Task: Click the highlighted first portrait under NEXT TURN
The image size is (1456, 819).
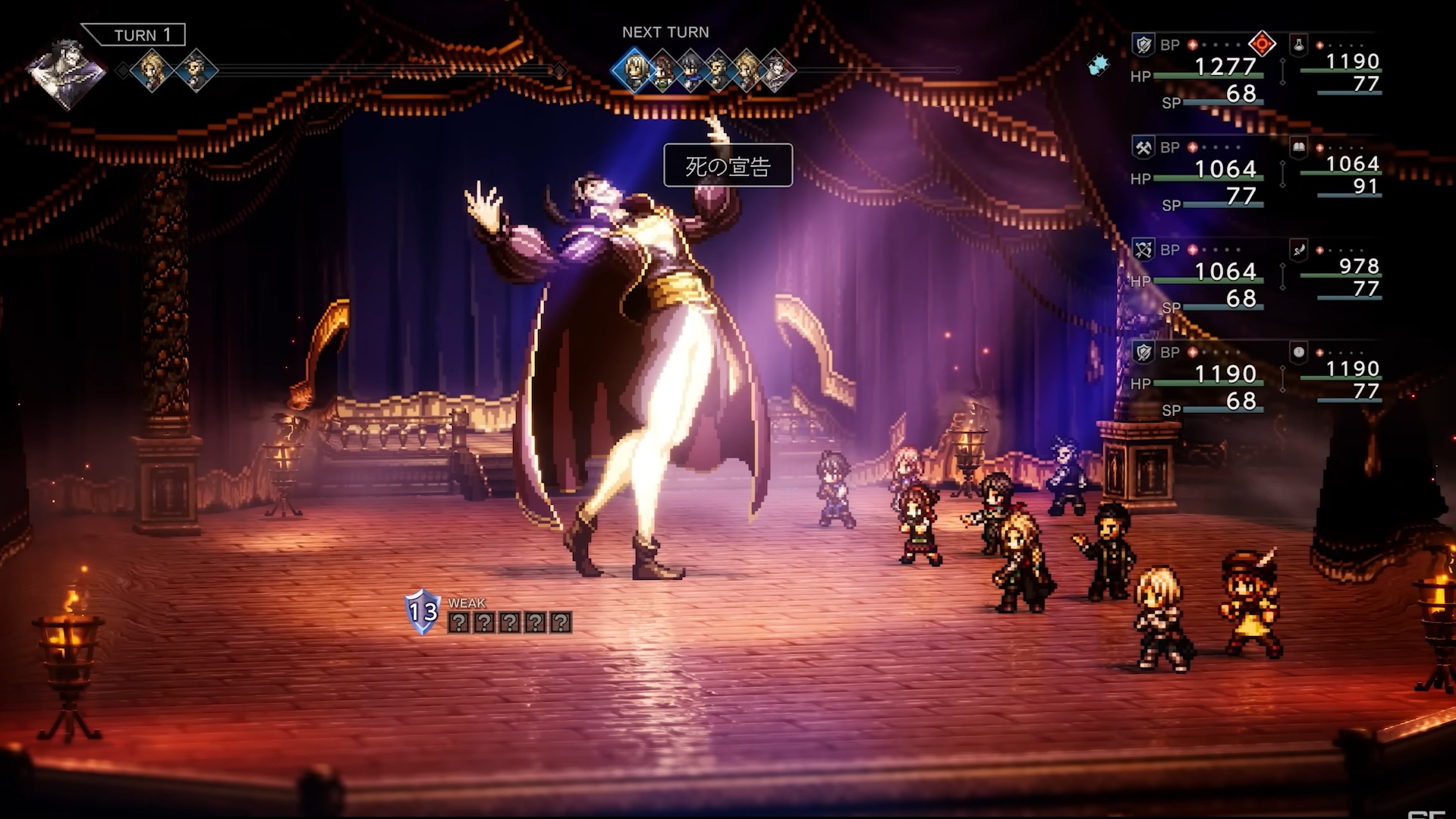Action: pyautogui.click(x=634, y=71)
